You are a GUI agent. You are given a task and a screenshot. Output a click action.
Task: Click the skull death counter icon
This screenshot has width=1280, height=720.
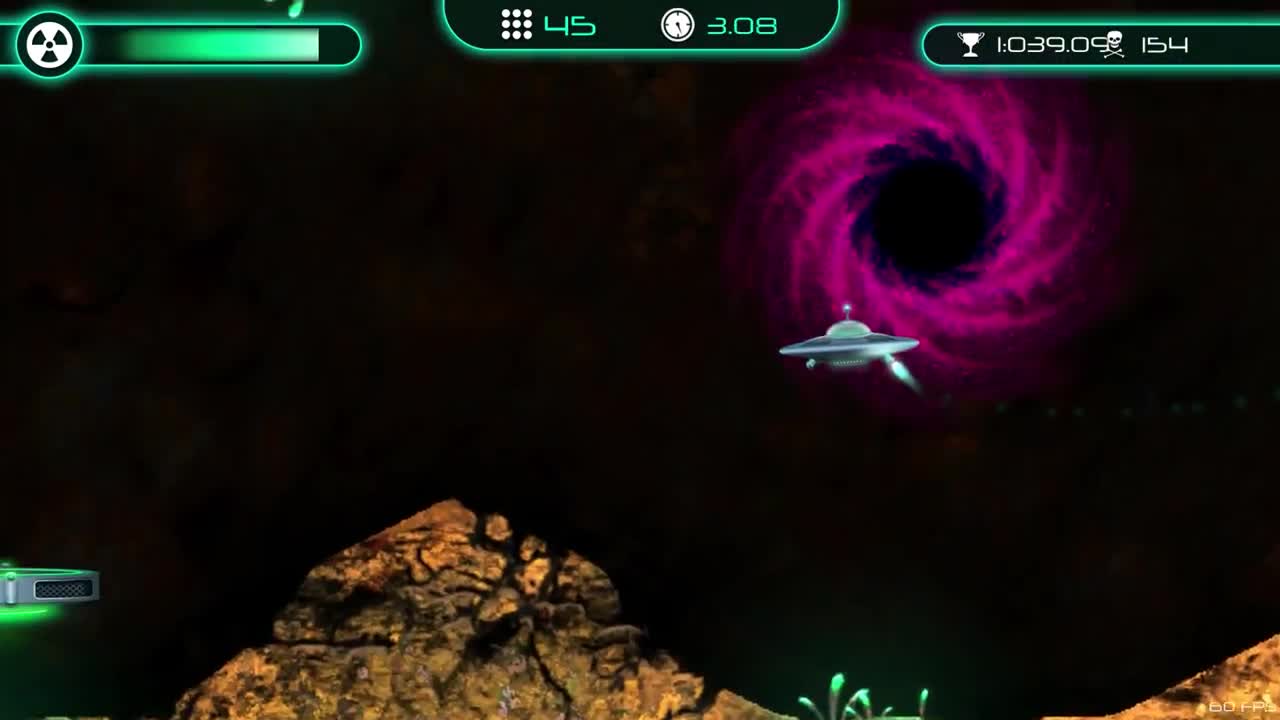(1113, 42)
